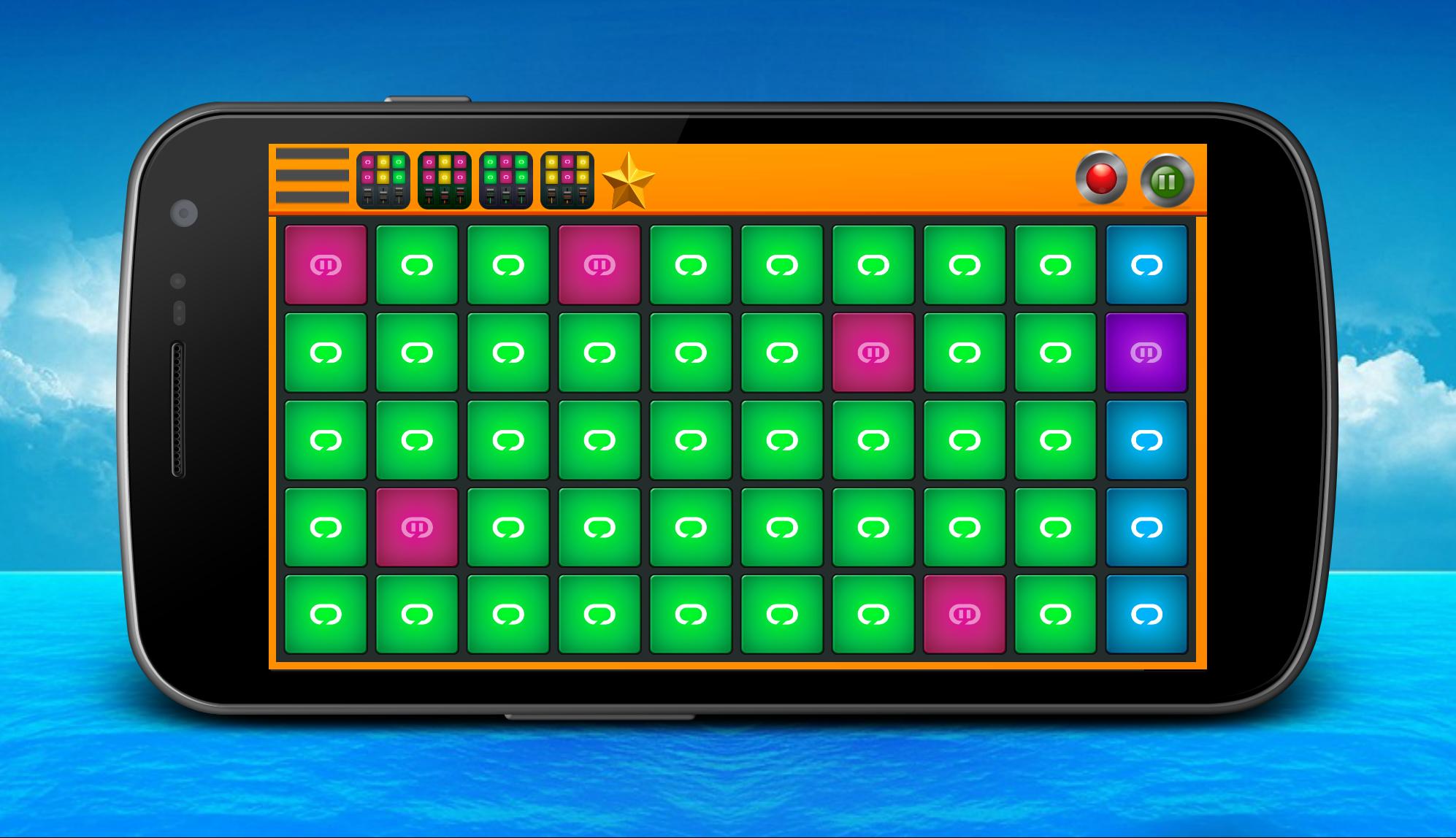
Task: Open the third drum kit bank with green pads
Action: tap(507, 179)
